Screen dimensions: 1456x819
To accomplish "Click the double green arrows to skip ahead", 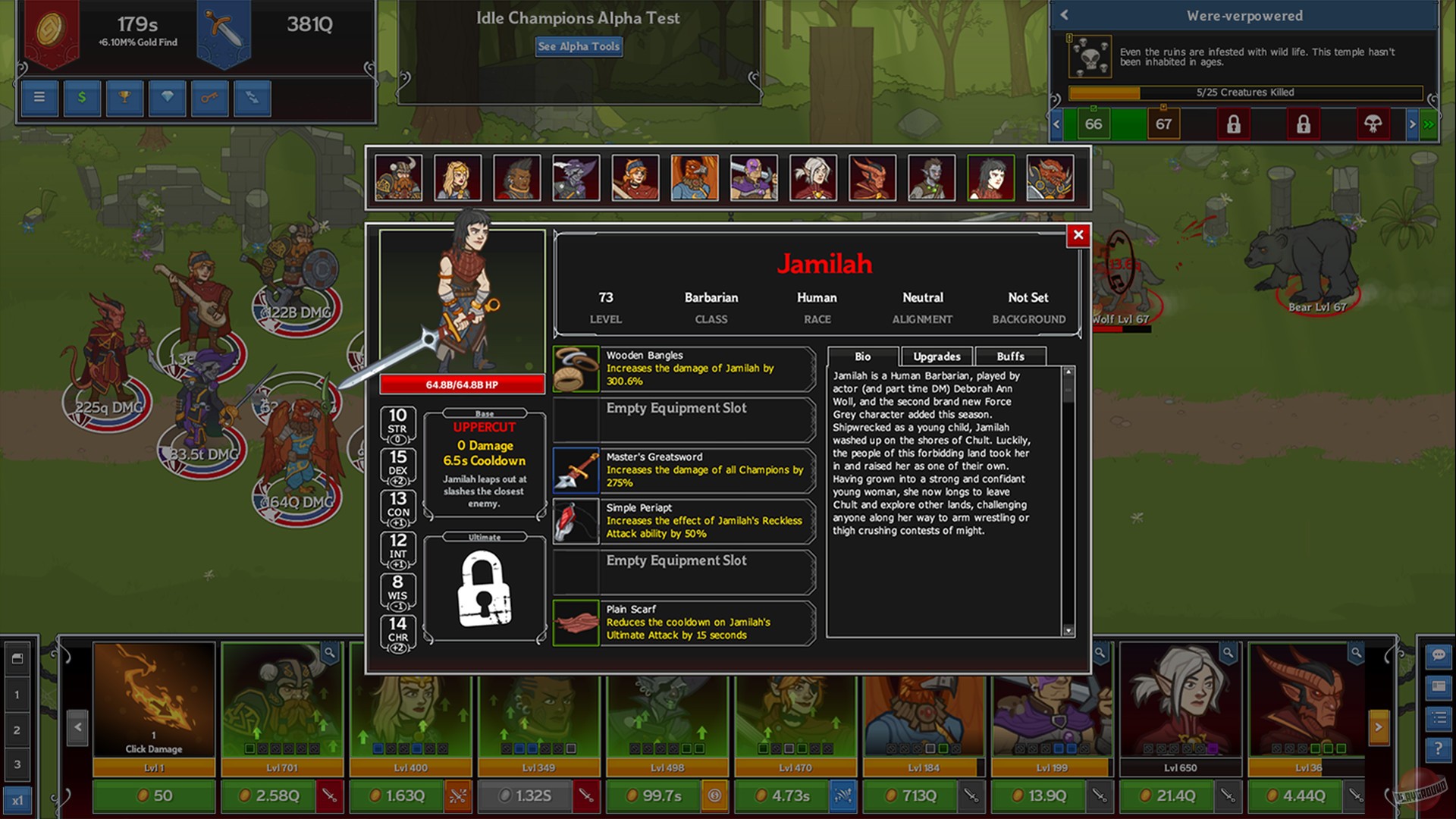I will pyautogui.click(x=1428, y=124).
